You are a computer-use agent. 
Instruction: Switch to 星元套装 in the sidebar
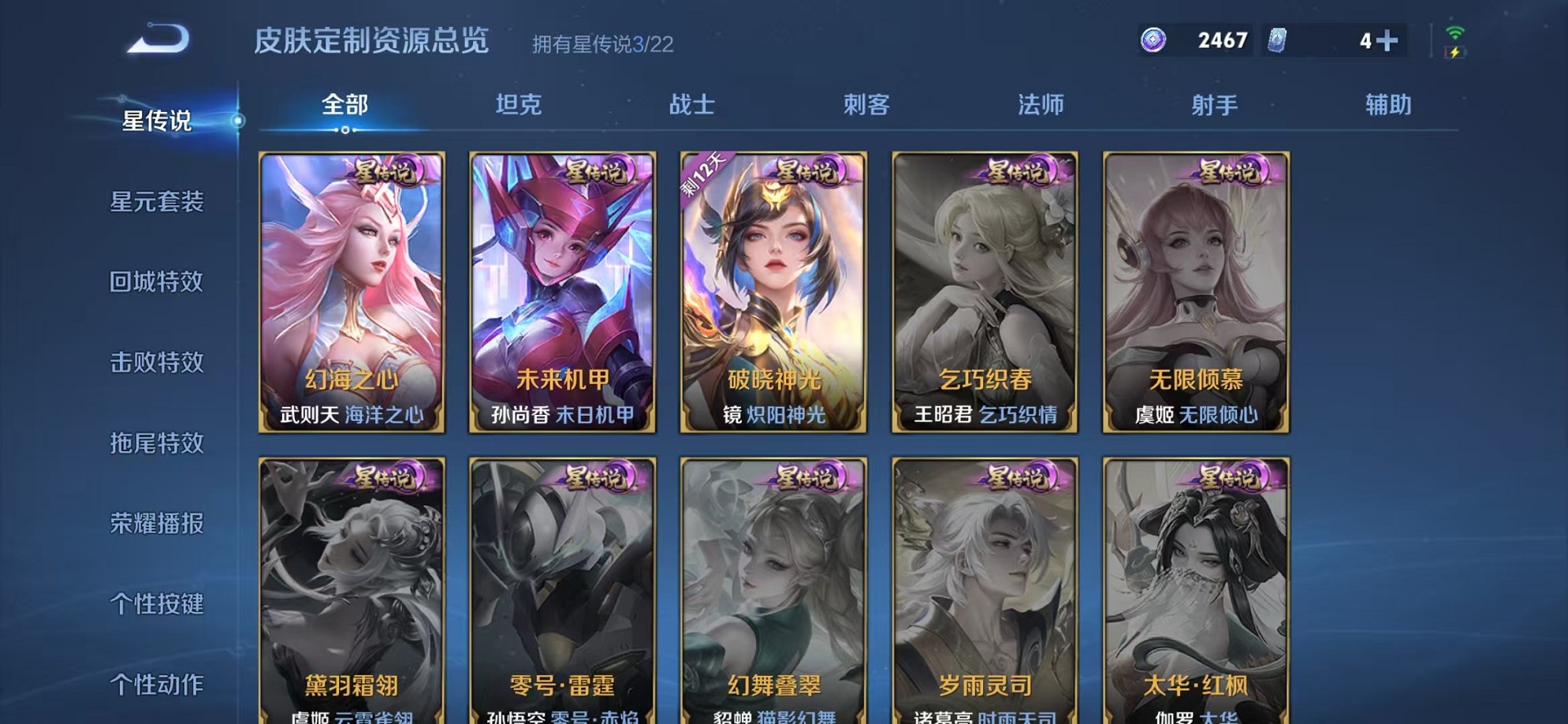coord(158,203)
